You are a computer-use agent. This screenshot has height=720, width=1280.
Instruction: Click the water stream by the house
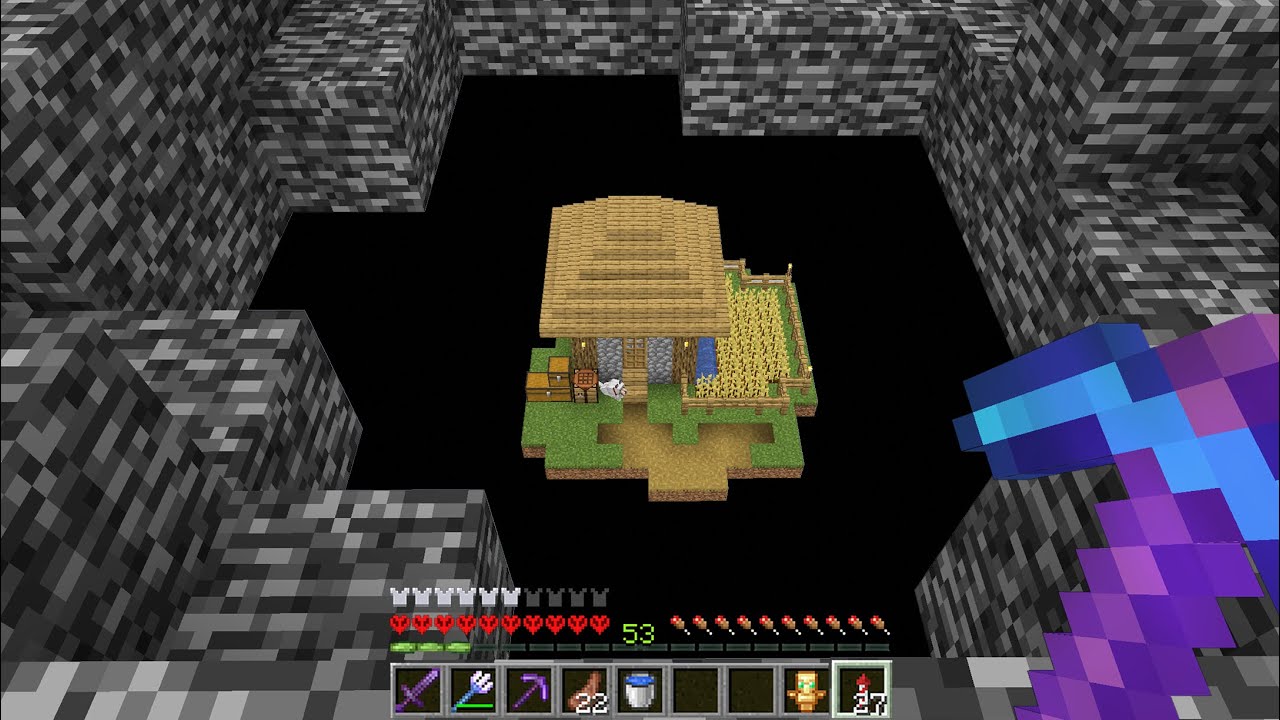706,355
